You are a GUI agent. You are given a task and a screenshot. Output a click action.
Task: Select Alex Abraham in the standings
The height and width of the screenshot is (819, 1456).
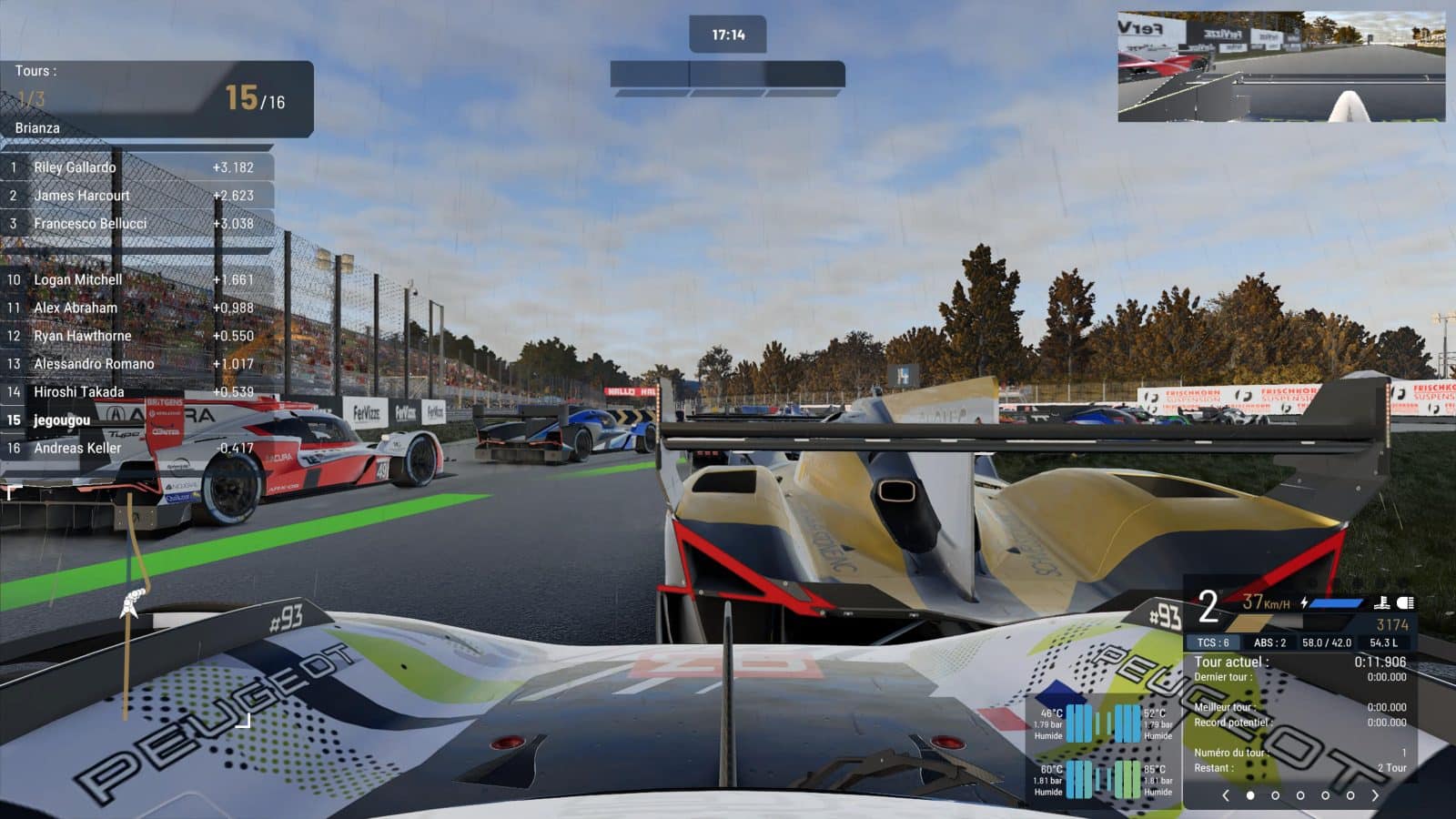[136, 308]
